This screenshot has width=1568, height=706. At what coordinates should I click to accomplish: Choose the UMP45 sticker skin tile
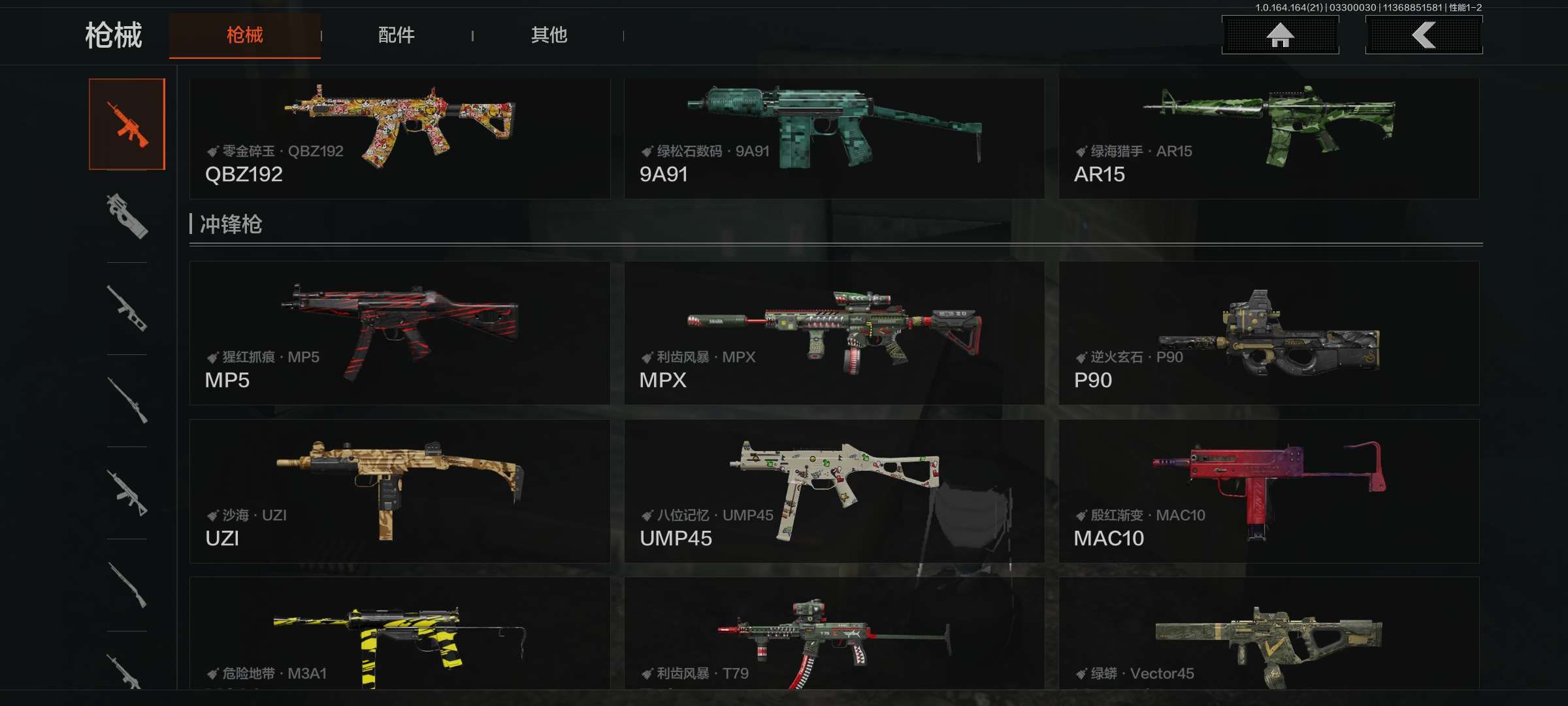click(834, 491)
